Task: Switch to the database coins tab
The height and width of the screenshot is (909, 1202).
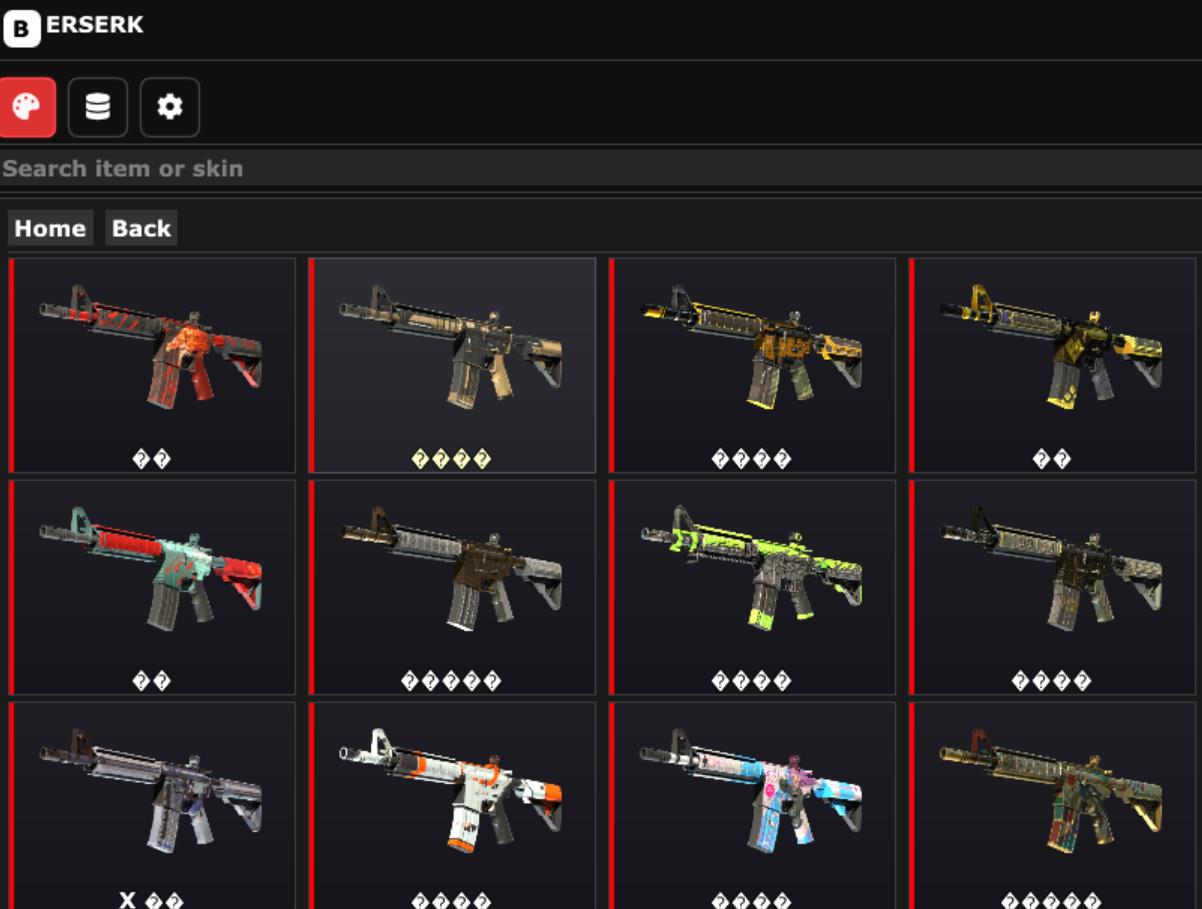Action: pyautogui.click(x=98, y=107)
